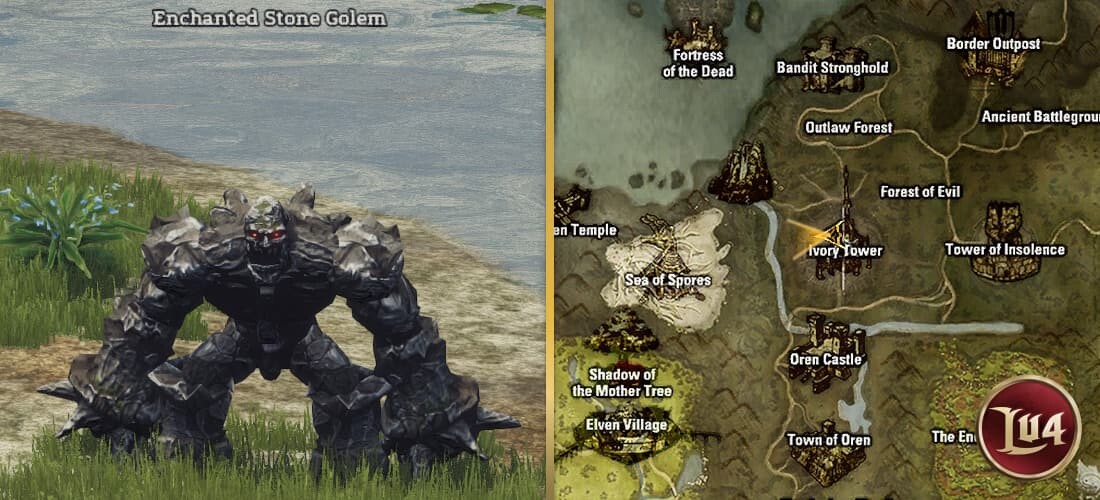
Task: Select the Elven Village on the map
Action: (x=625, y=423)
